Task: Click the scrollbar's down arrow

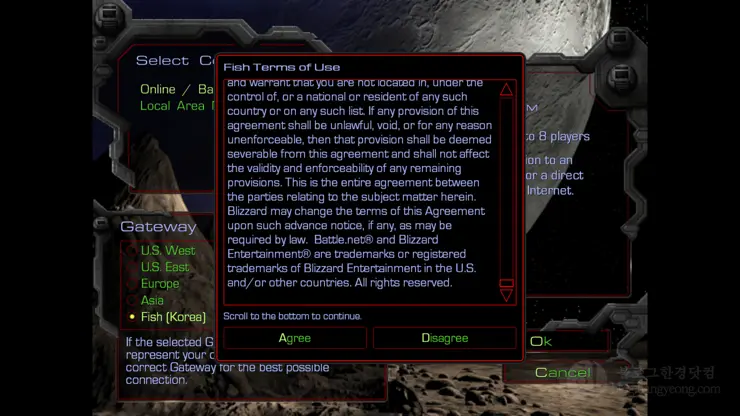Action: [506, 296]
